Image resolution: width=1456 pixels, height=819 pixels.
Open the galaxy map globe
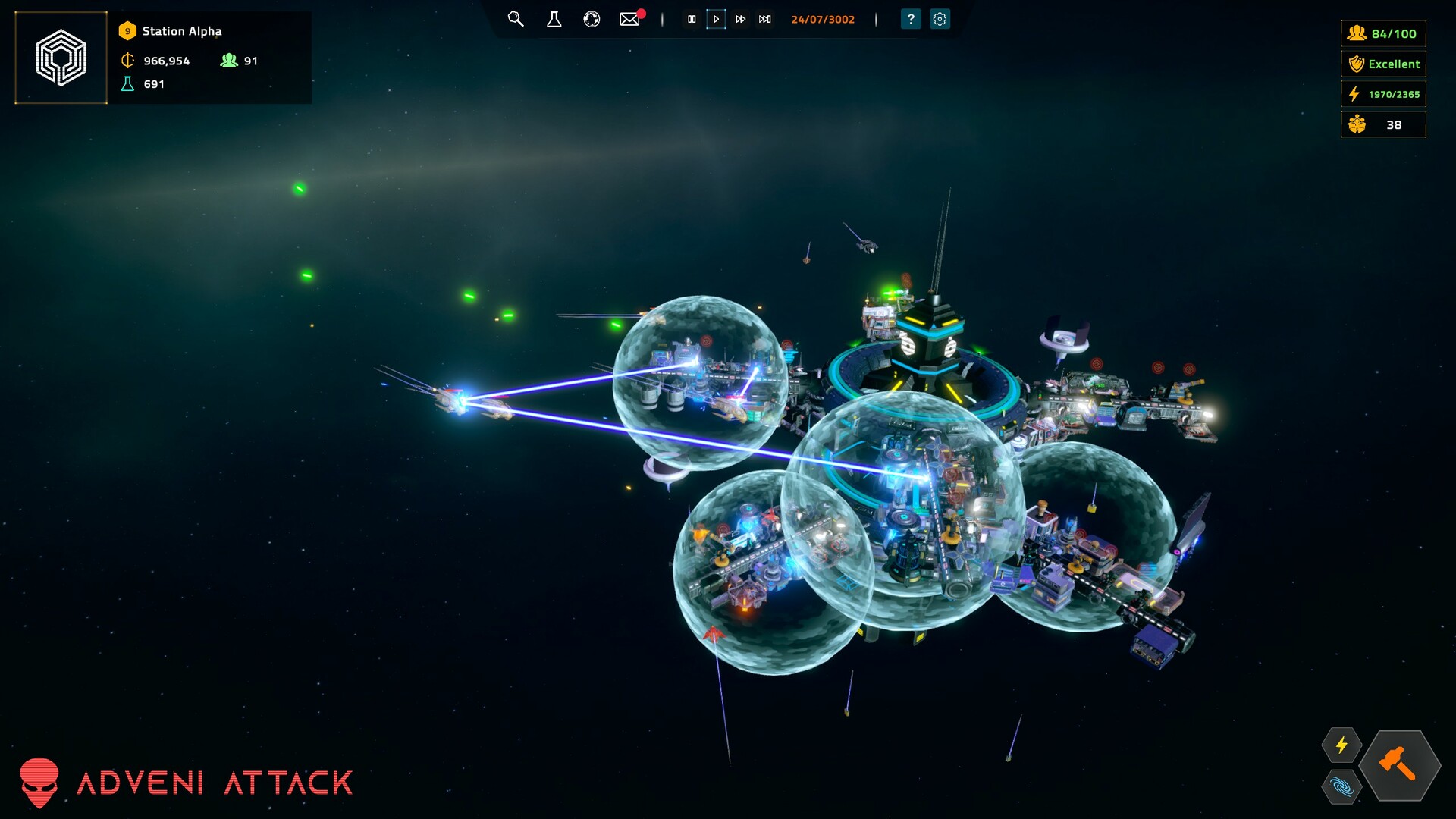[591, 19]
